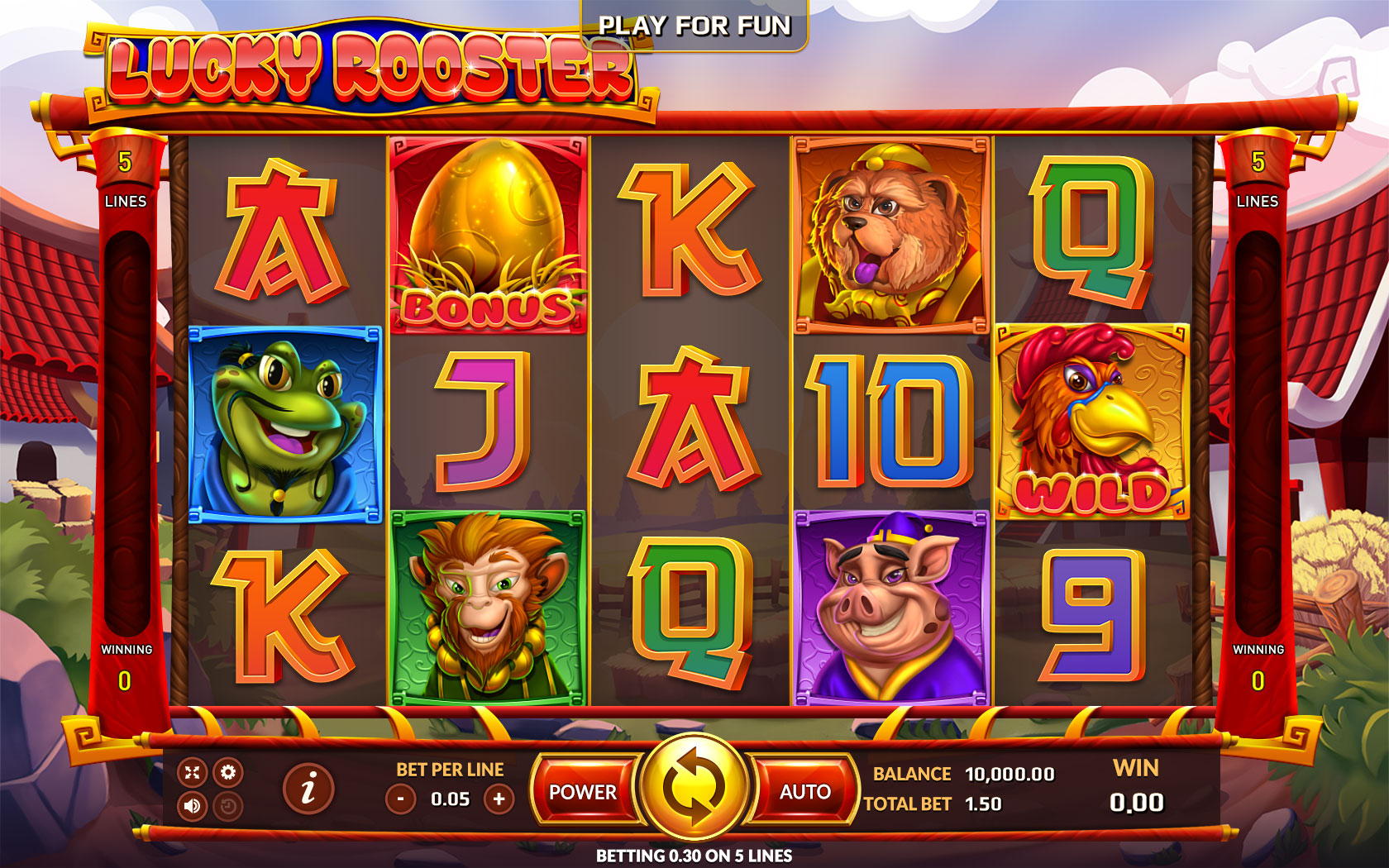Click the bet per line value 0.05

coord(449,799)
